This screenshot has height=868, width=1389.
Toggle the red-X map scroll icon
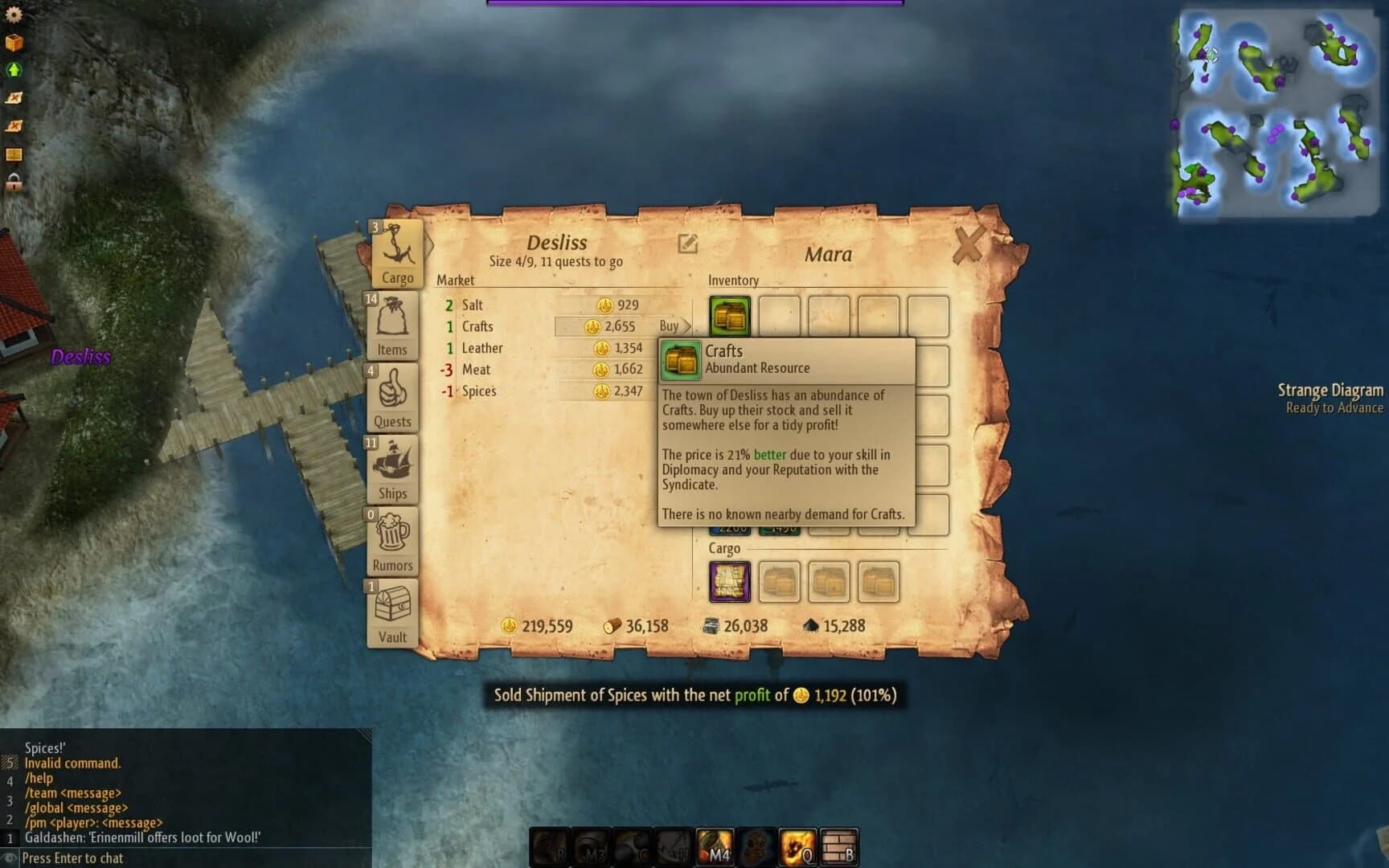[x=13, y=98]
